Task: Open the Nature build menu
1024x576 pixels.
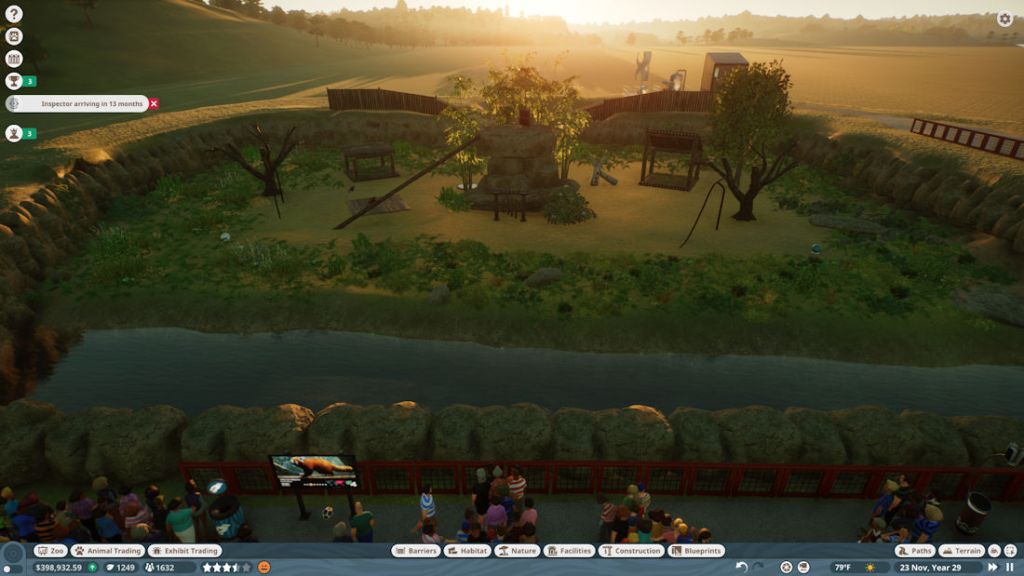Action: 517,551
